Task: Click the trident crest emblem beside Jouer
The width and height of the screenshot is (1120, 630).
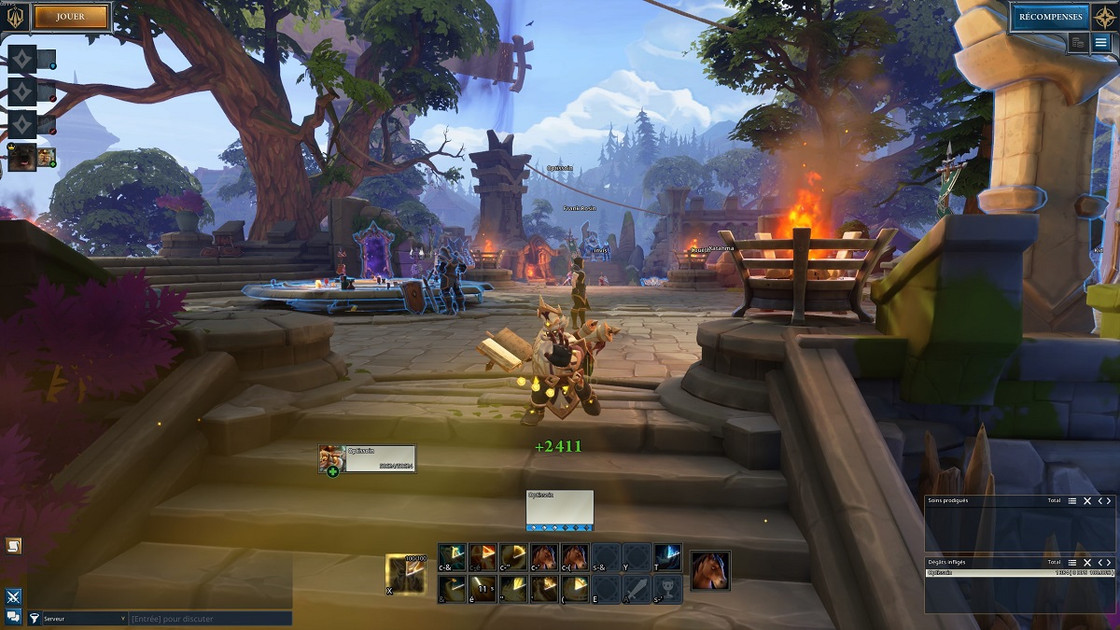Action: tap(17, 16)
